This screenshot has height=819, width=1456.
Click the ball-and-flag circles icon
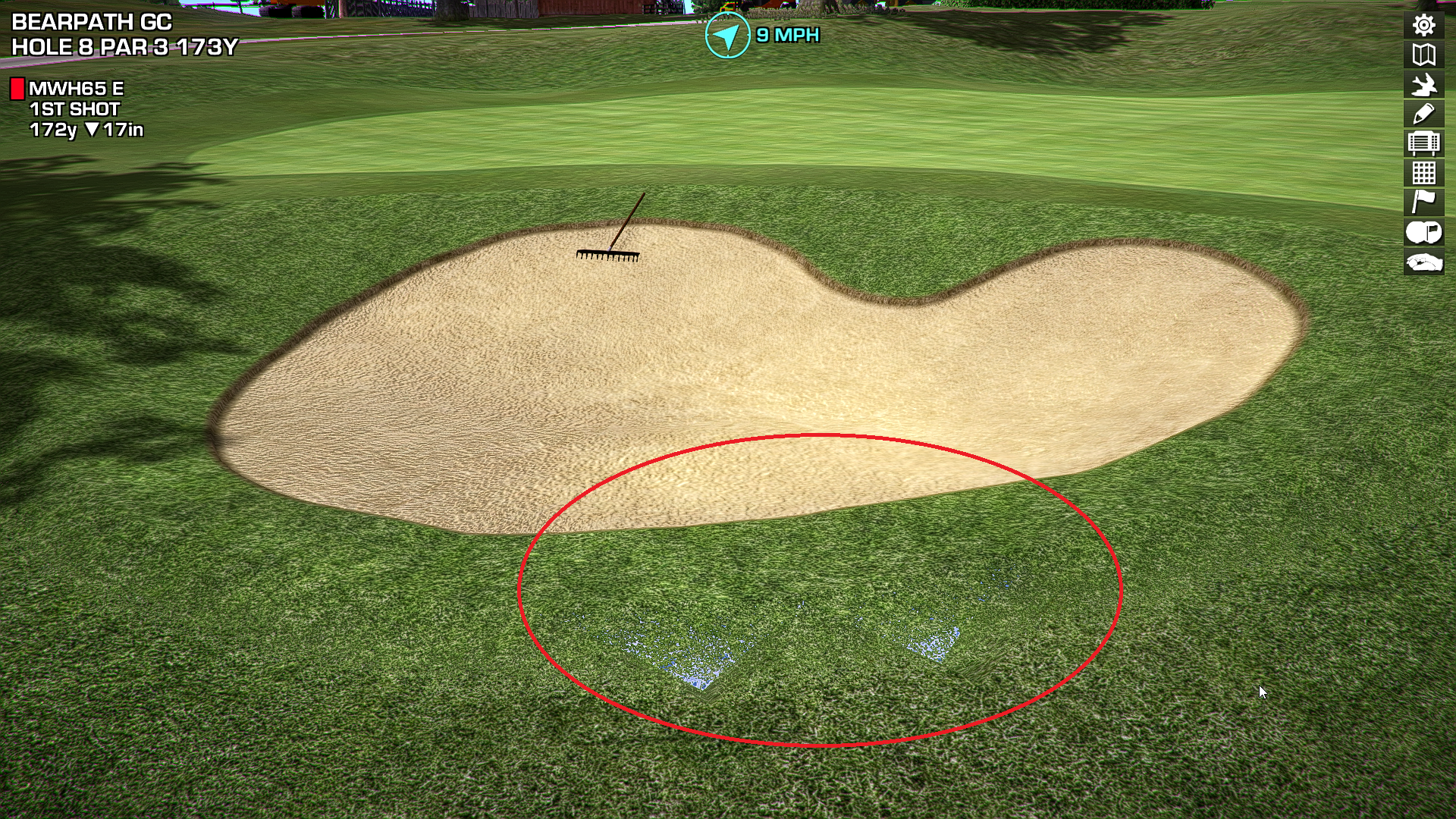(x=1423, y=232)
